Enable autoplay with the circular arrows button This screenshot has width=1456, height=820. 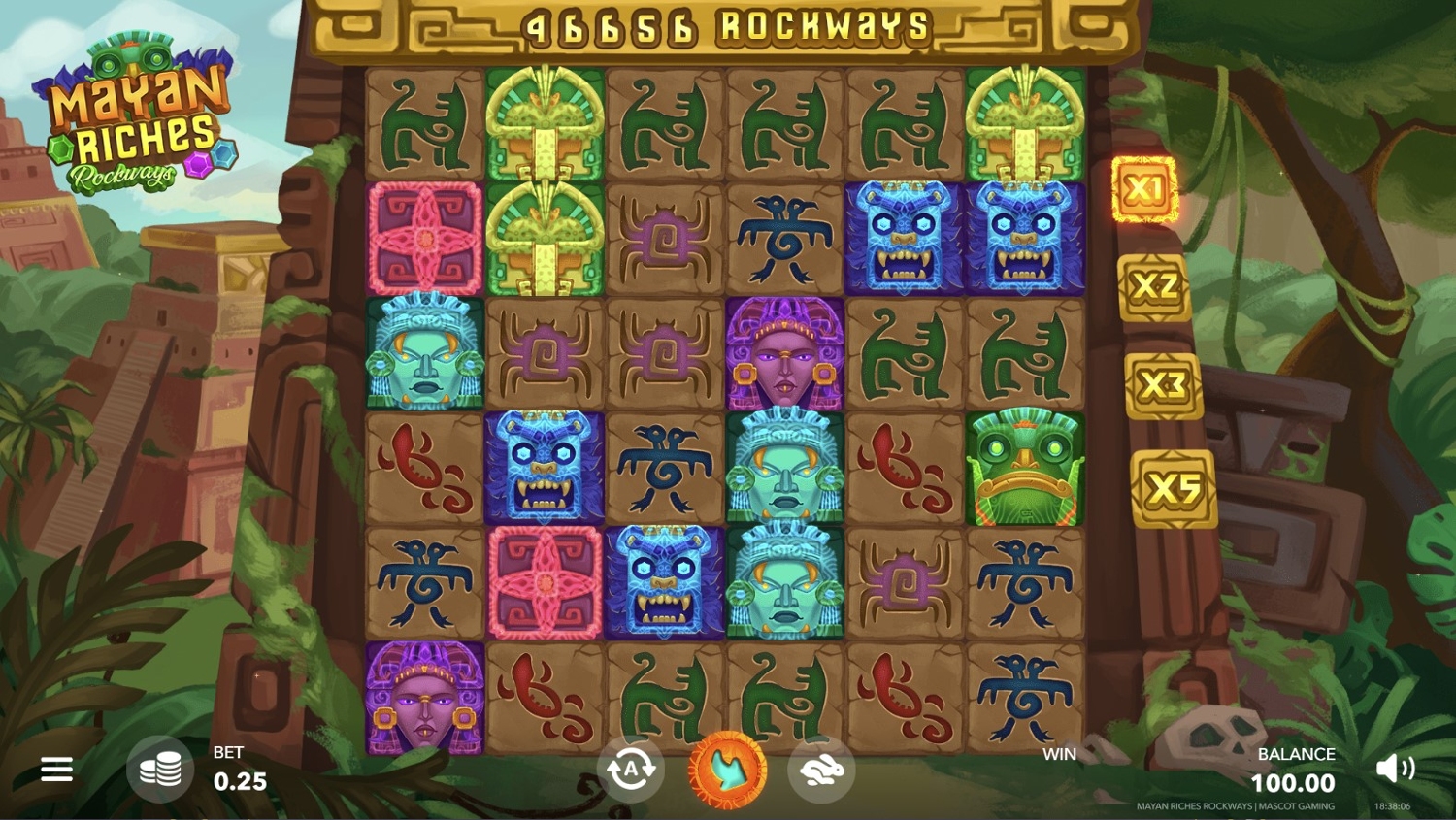pos(631,771)
